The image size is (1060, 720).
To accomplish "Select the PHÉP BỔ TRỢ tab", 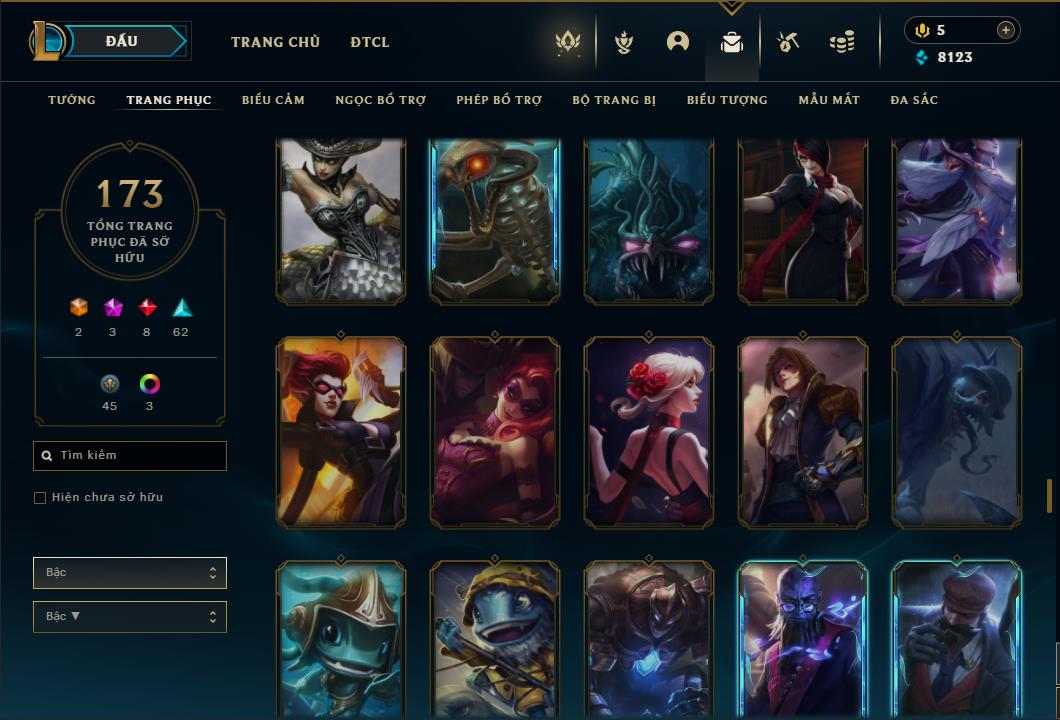I will tap(499, 100).
